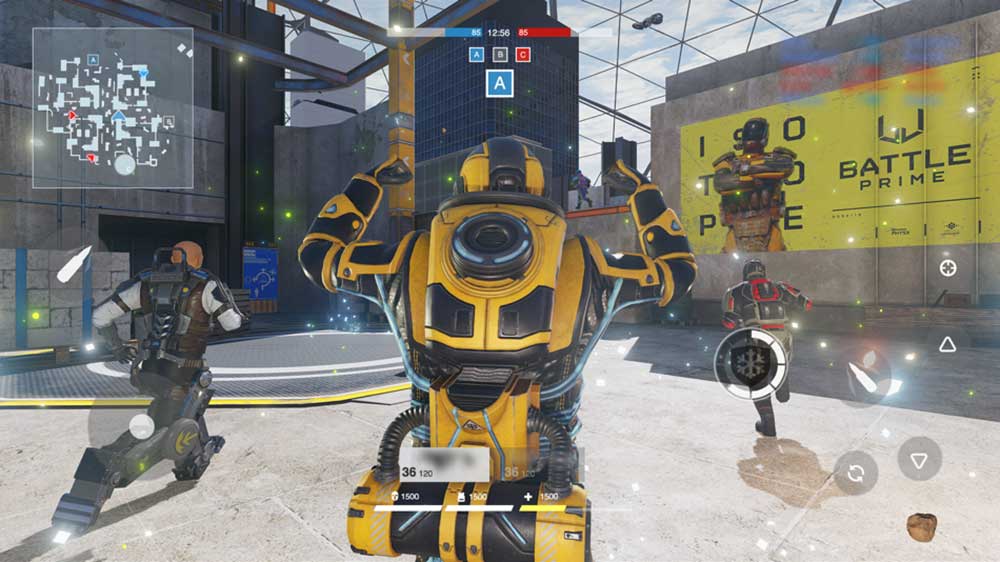Toggle the crosshair aim button
Screen dimensions: 1000x562
pos(947,268)
